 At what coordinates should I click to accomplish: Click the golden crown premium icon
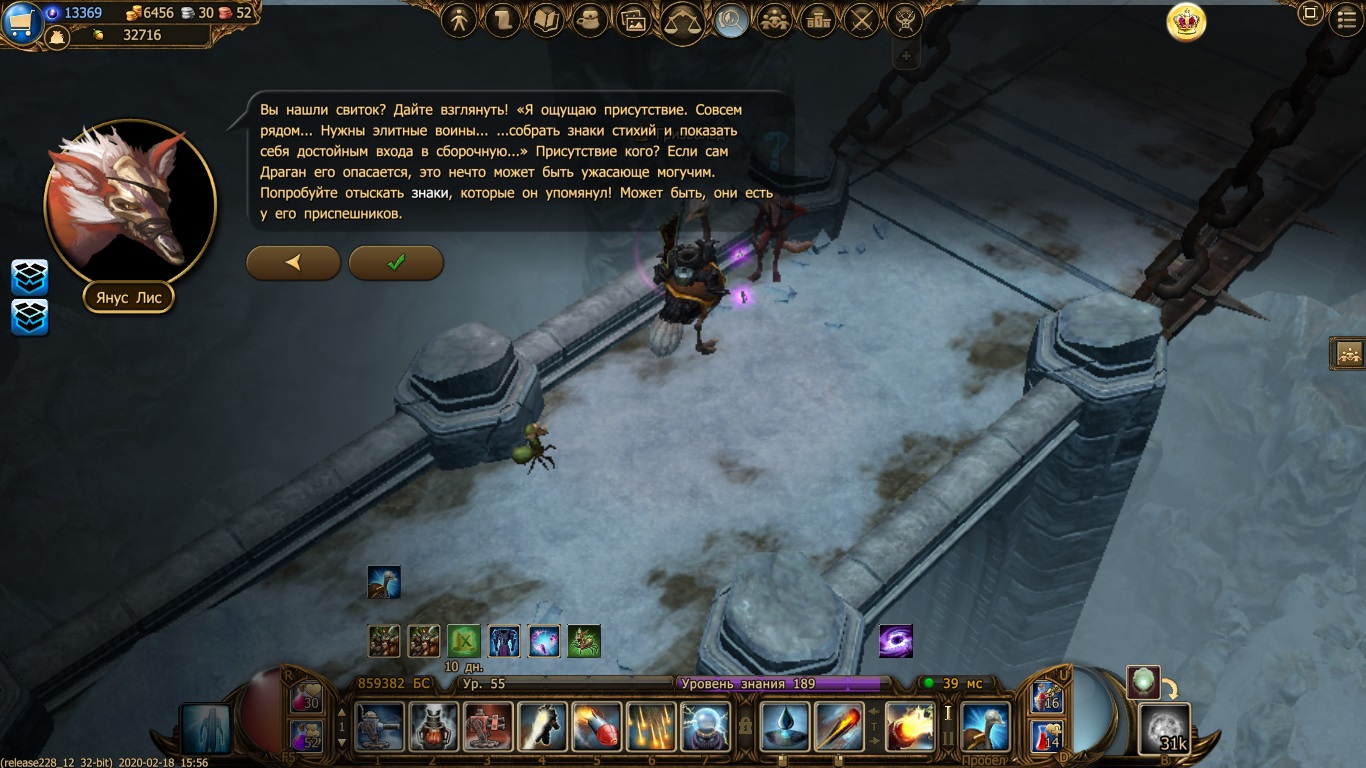[1186, 23]
